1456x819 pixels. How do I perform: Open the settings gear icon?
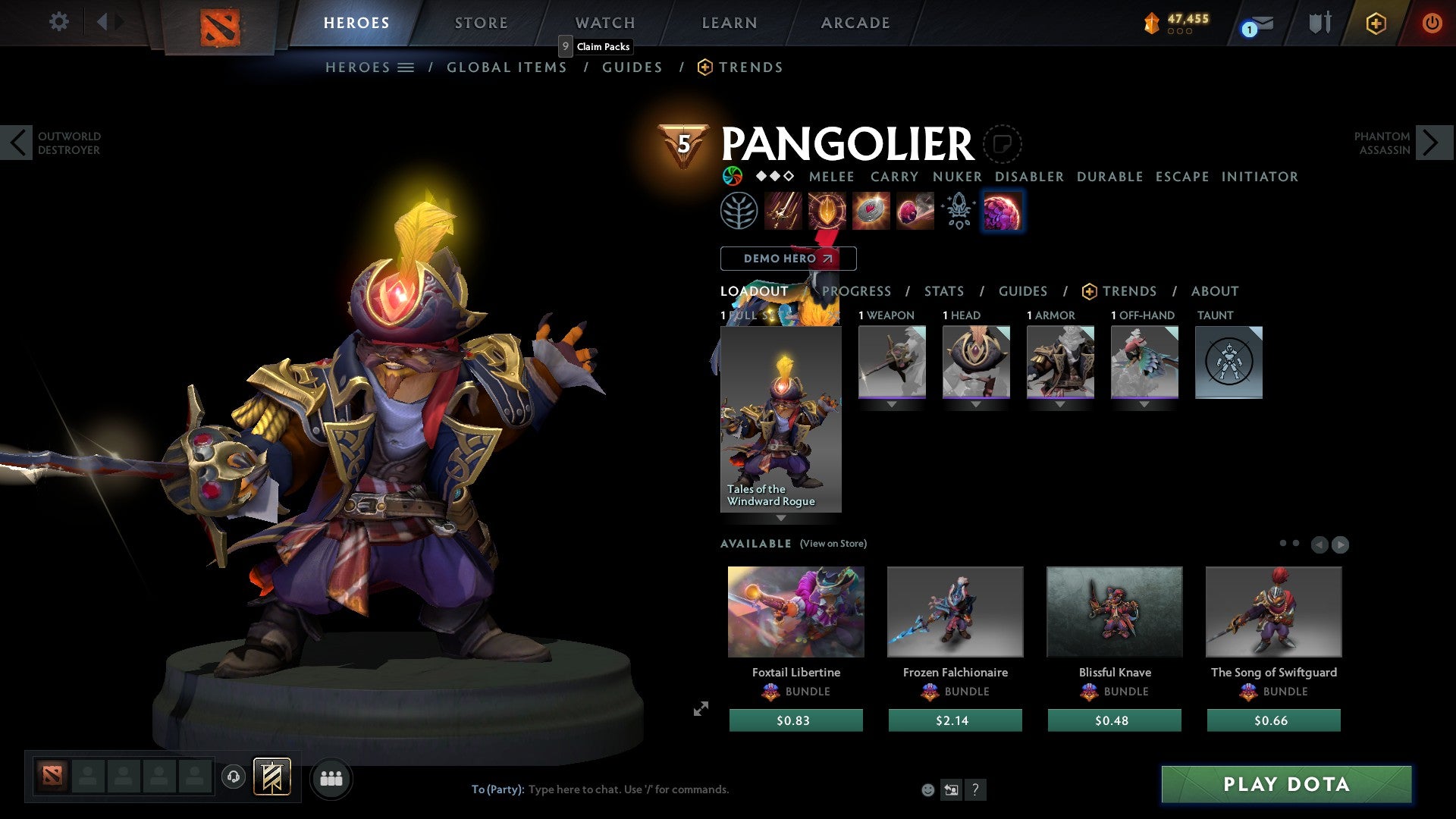(x=58, y=21)
